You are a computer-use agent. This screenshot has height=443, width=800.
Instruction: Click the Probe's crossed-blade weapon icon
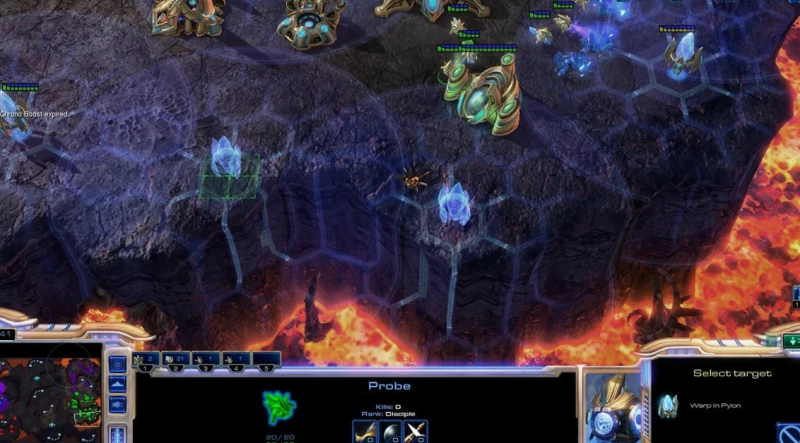[416, 432]
